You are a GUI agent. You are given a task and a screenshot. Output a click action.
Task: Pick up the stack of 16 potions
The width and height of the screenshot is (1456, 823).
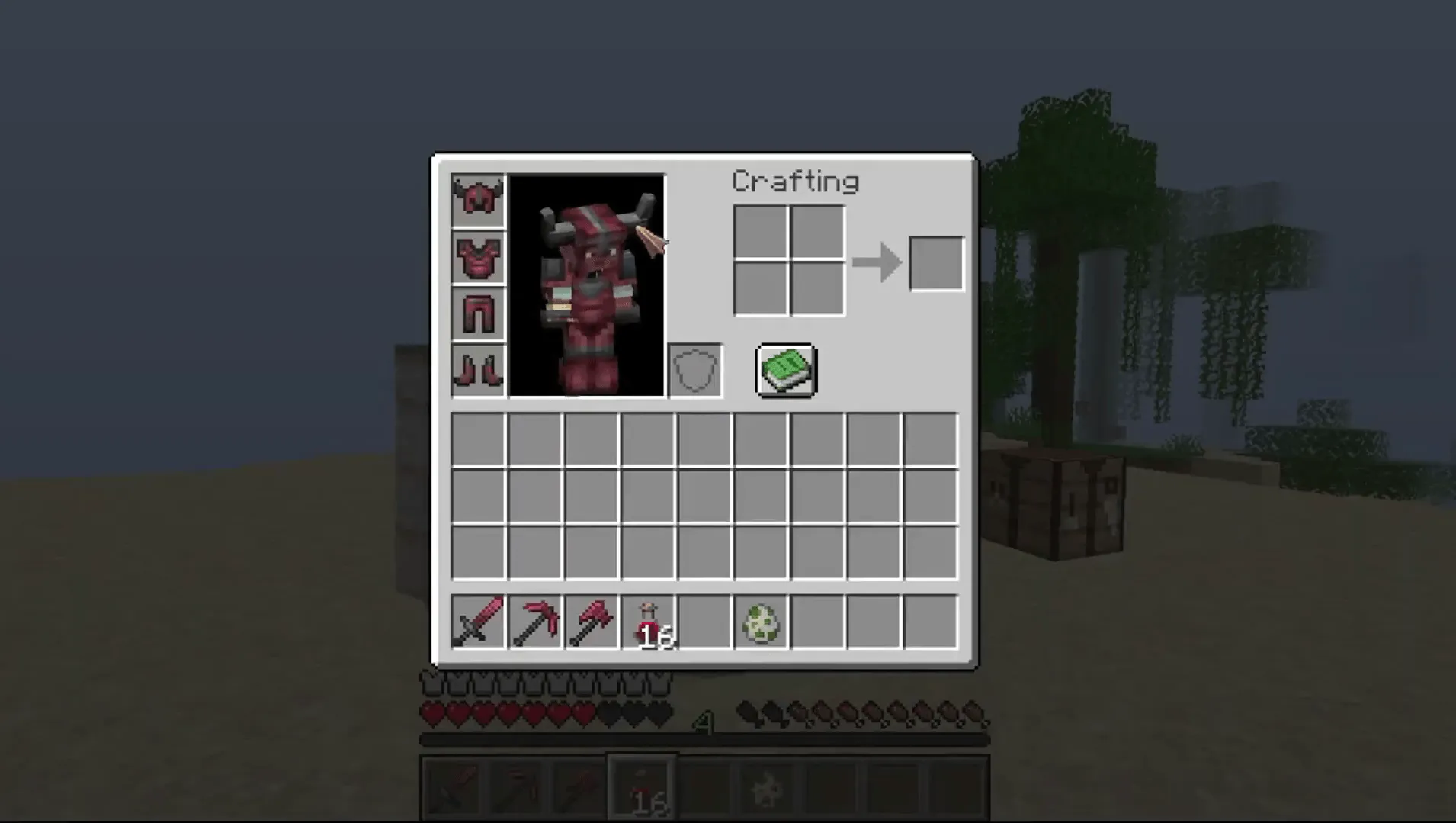click(647, 622)
